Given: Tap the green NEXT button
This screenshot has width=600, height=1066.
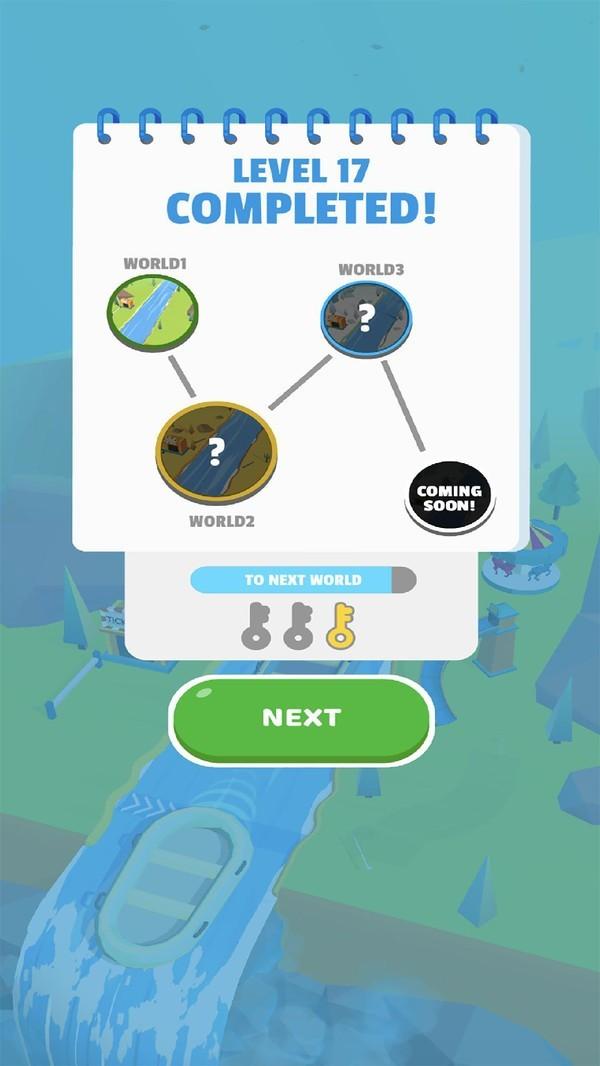Looking at the screenshot, I should 301,718.
